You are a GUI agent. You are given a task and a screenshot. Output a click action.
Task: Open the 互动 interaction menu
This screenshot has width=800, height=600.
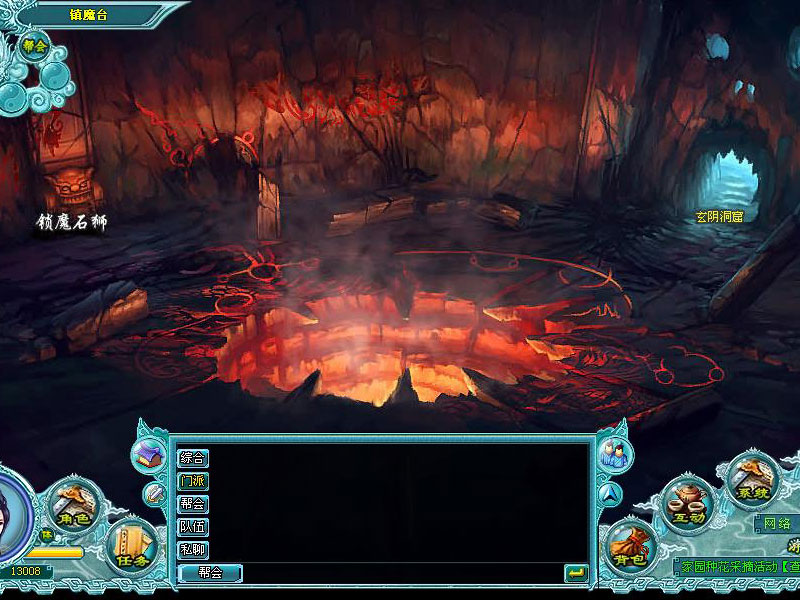pyautogui.click(x=689, y=504)
